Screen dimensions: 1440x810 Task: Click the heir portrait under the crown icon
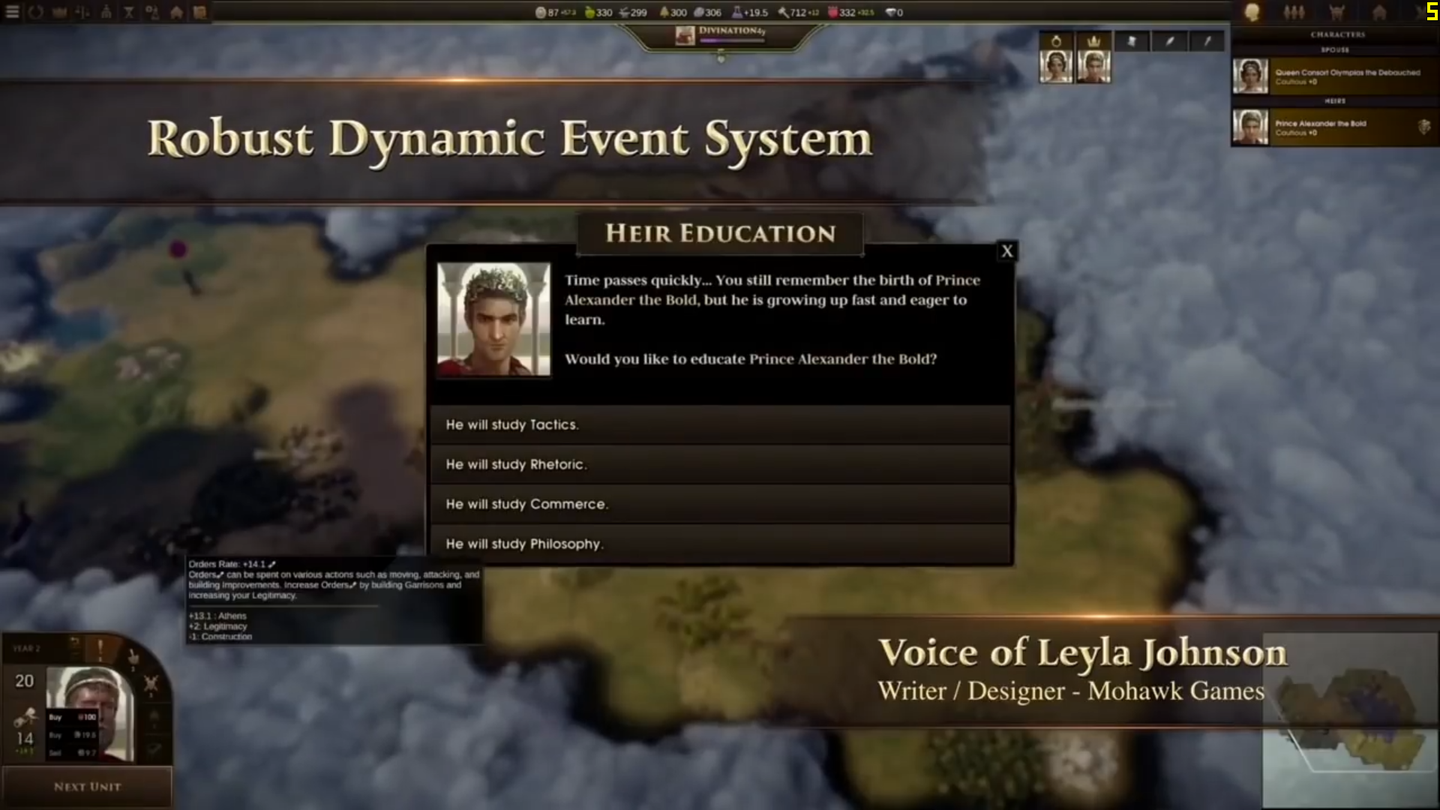pos(1094,66)
